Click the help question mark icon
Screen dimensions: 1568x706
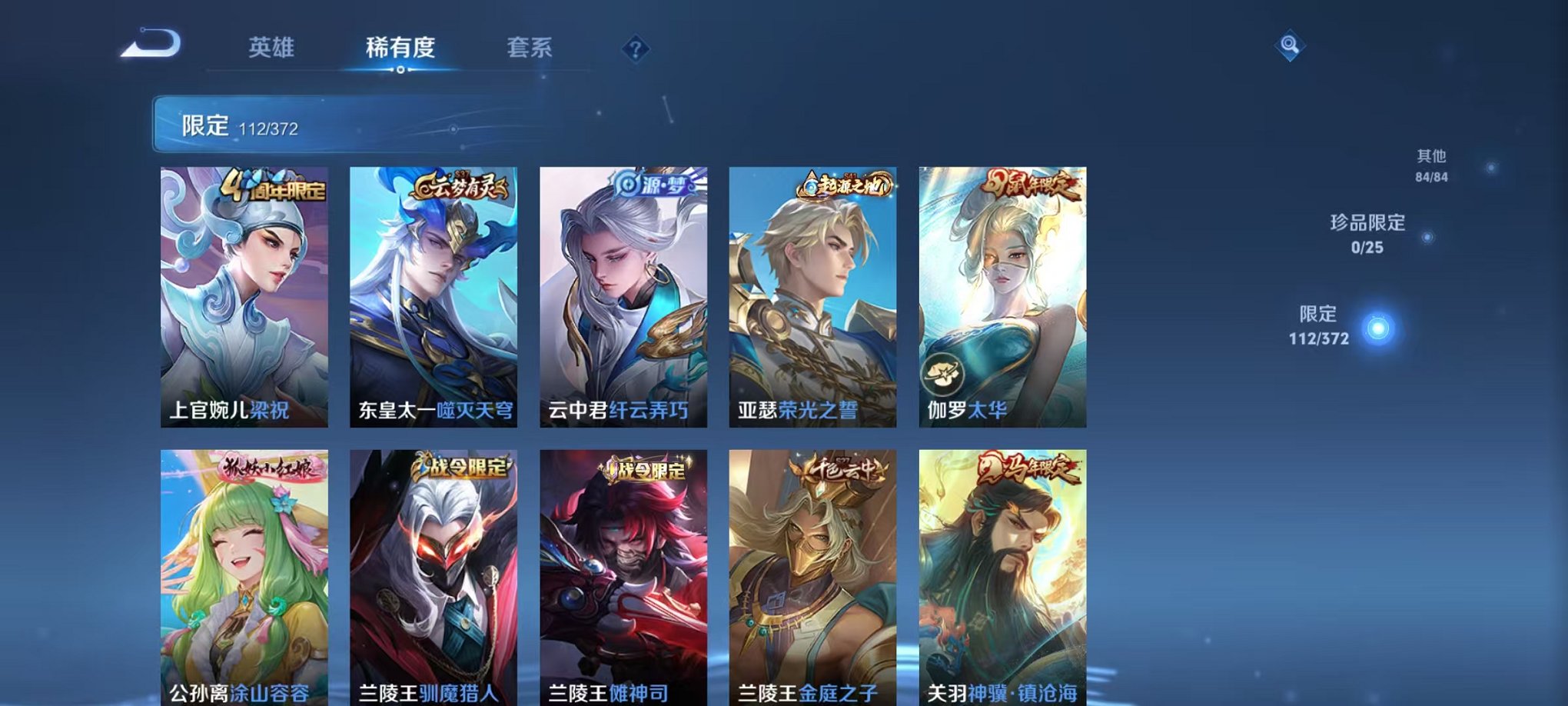tap(635, 49)
